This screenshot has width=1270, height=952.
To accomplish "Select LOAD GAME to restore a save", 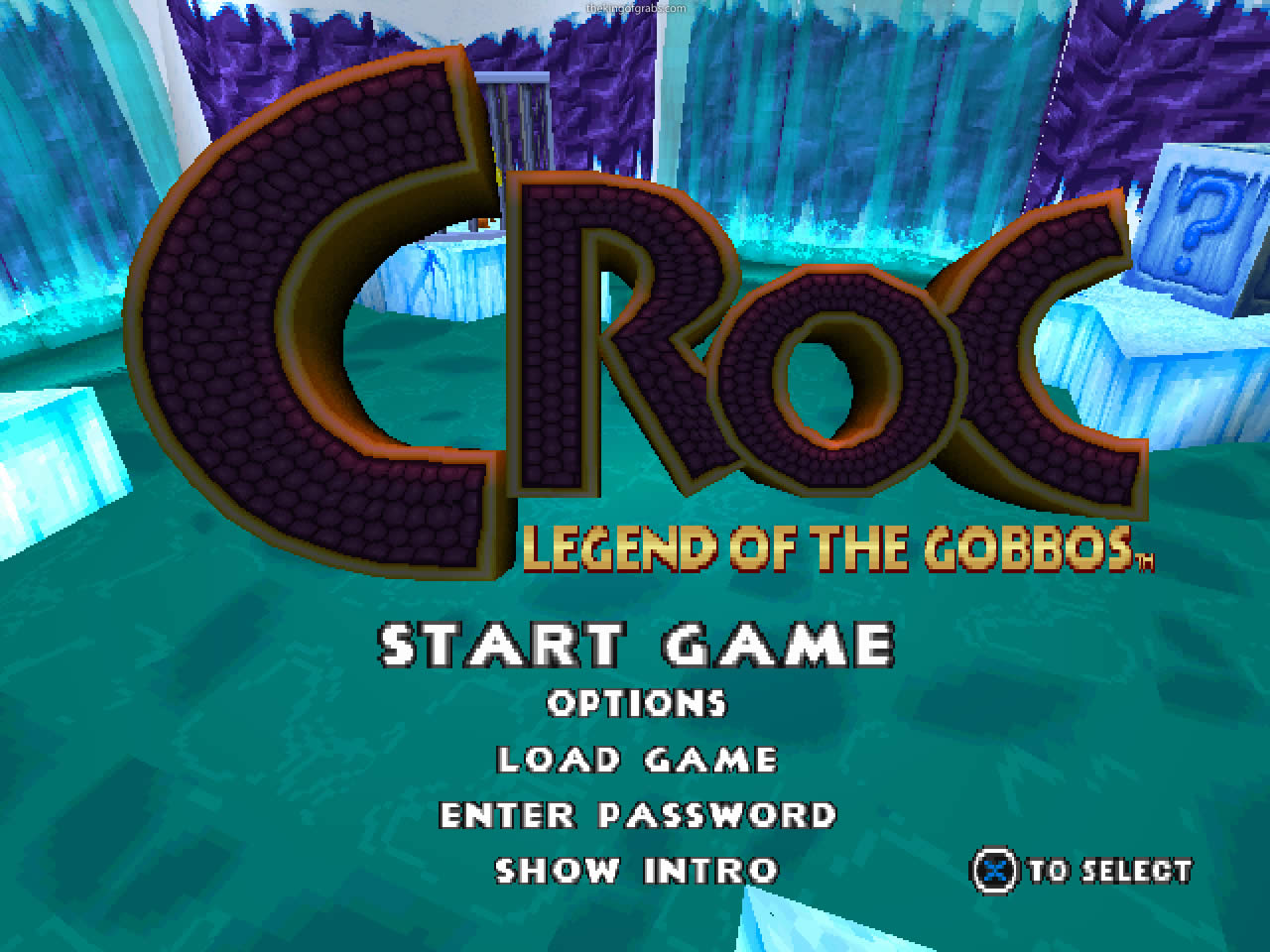I will point(638,760).
